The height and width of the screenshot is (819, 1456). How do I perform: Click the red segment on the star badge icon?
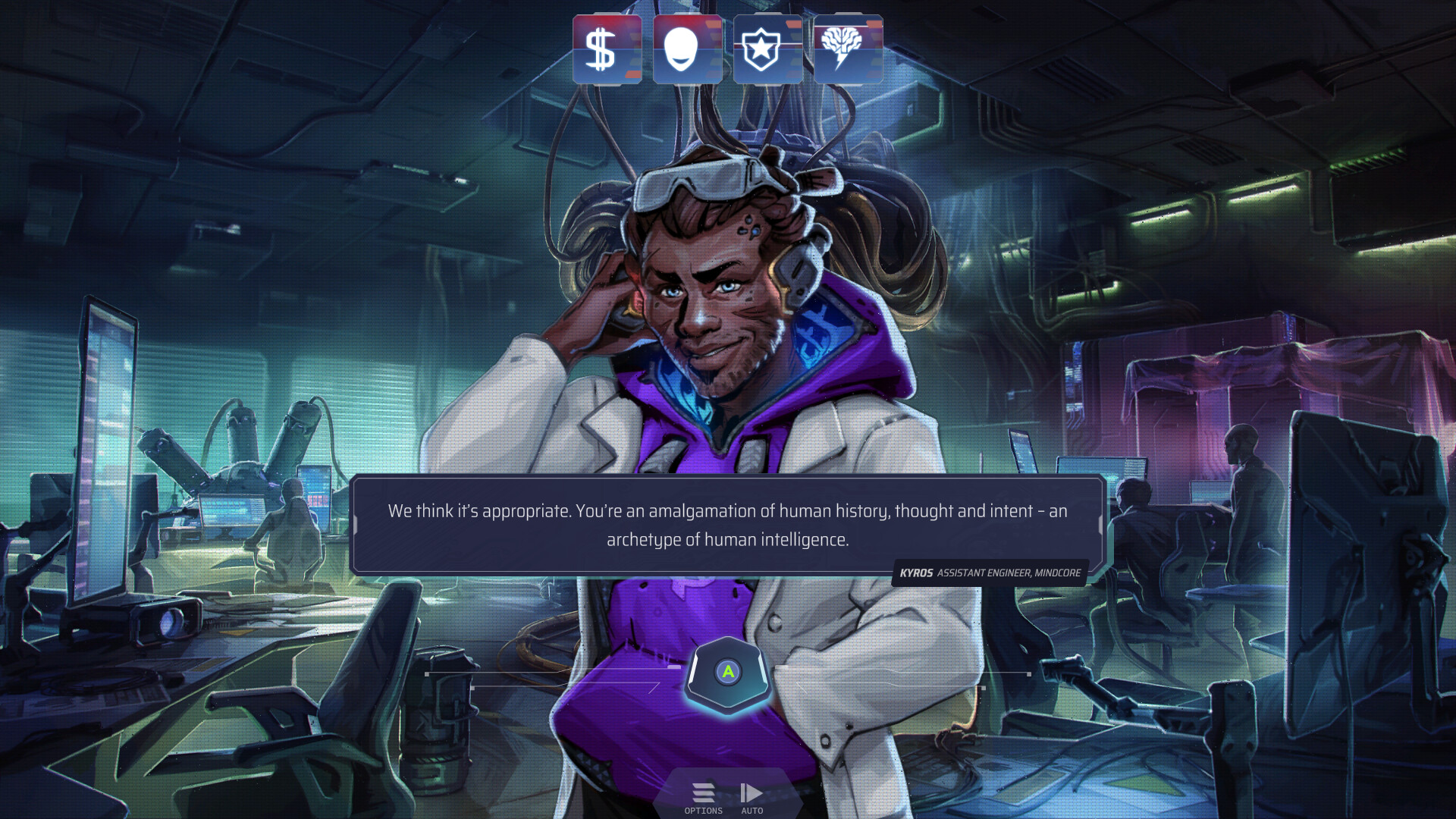point(793,24)
